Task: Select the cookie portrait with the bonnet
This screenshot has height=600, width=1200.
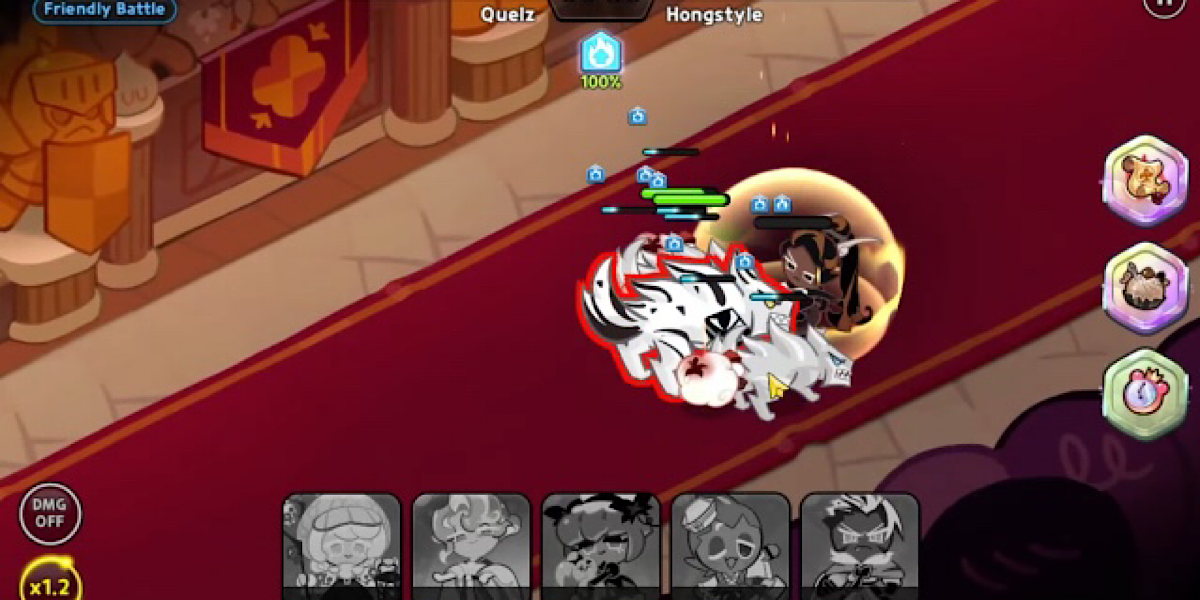Action: click(x=342, y=546)
